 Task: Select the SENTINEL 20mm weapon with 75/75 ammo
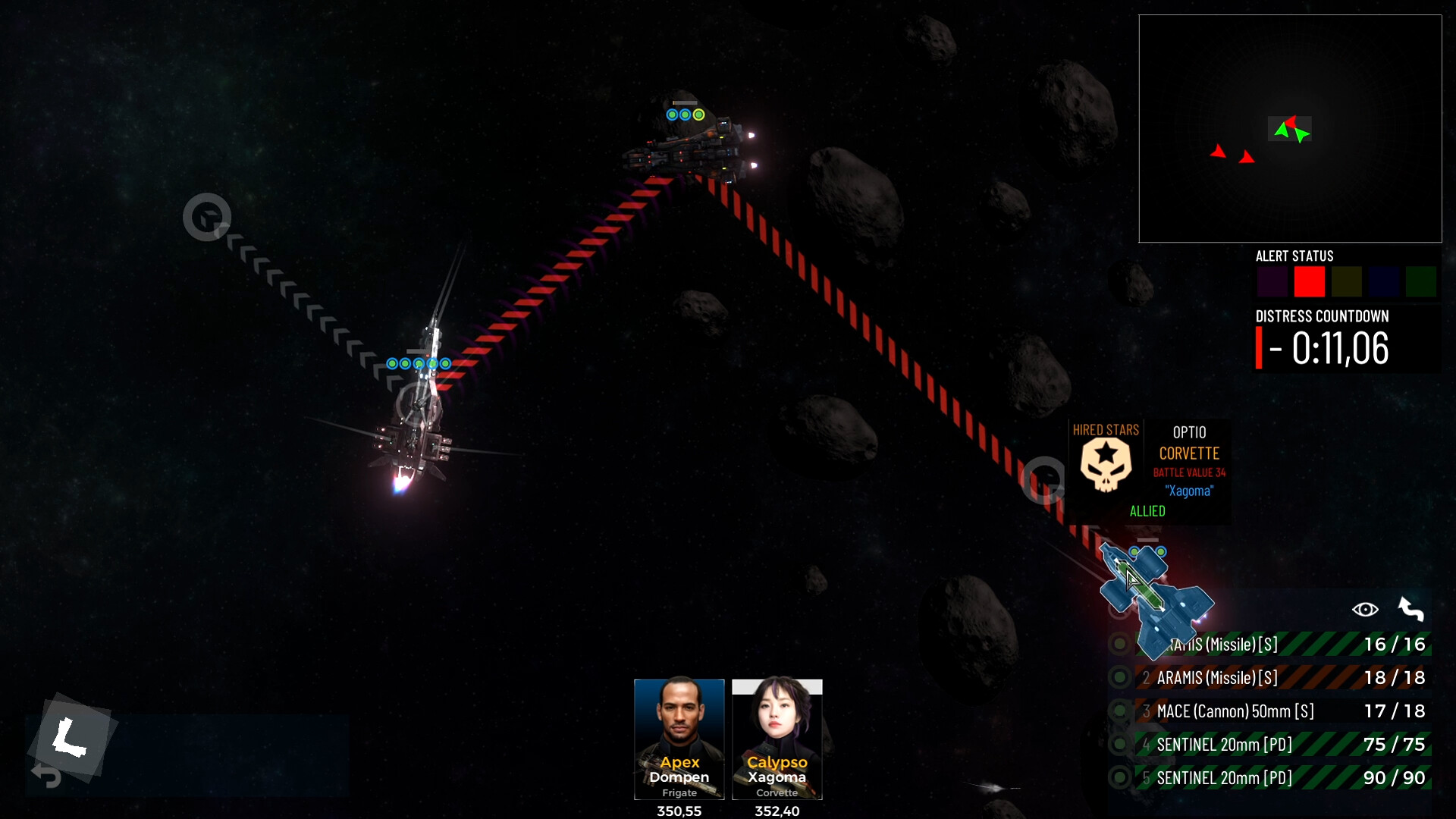[x=1282, y=745]
